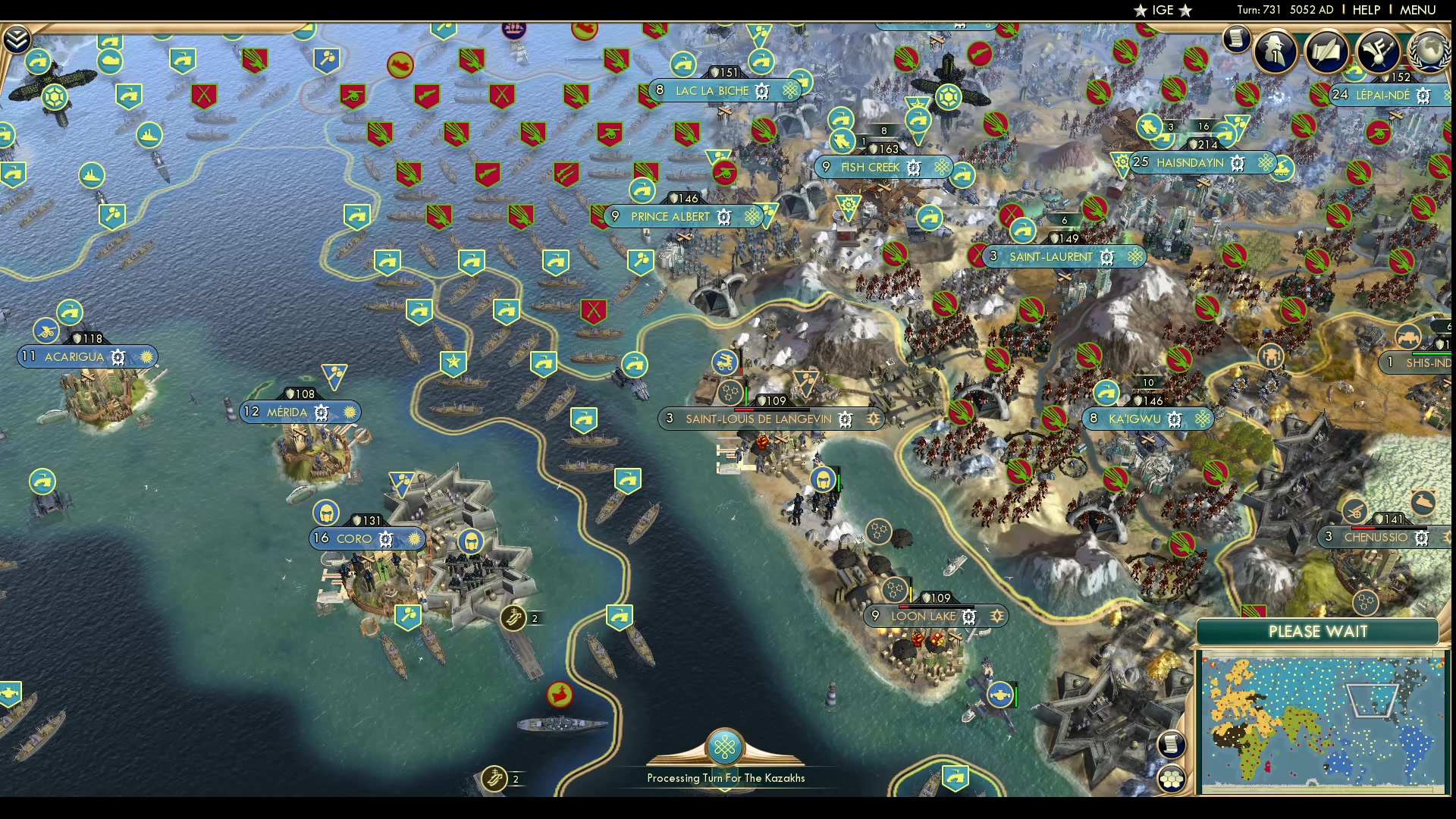Screen dimensions: 1456x819
Task: Select the Great General star pennant near Mérida
Action: (x=454, y=362)
